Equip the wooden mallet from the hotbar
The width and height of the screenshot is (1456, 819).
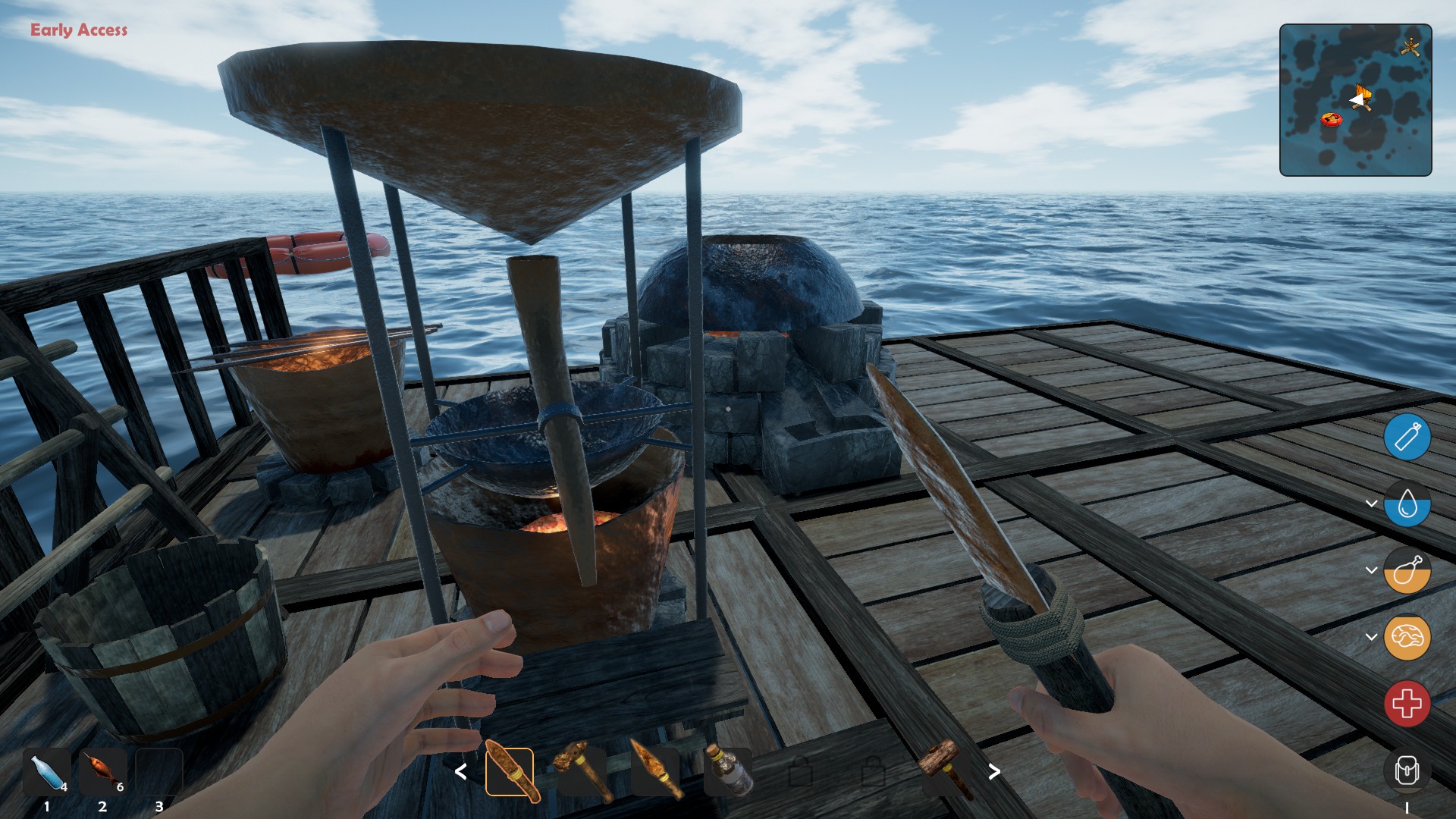coord(946,770)
